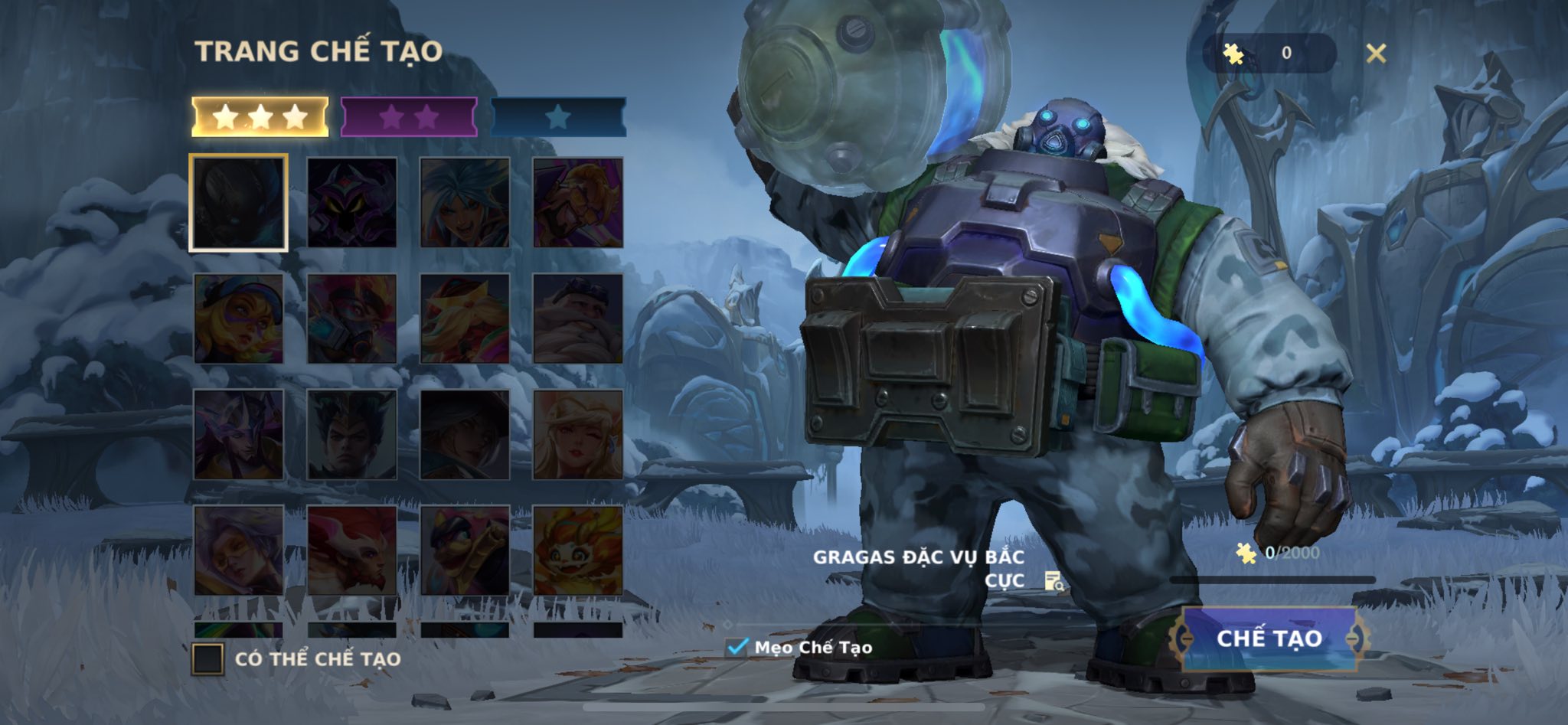Open the skin details icon beside Gragas name
This screenshot has height=725, width=1568.
point(1054,582)
